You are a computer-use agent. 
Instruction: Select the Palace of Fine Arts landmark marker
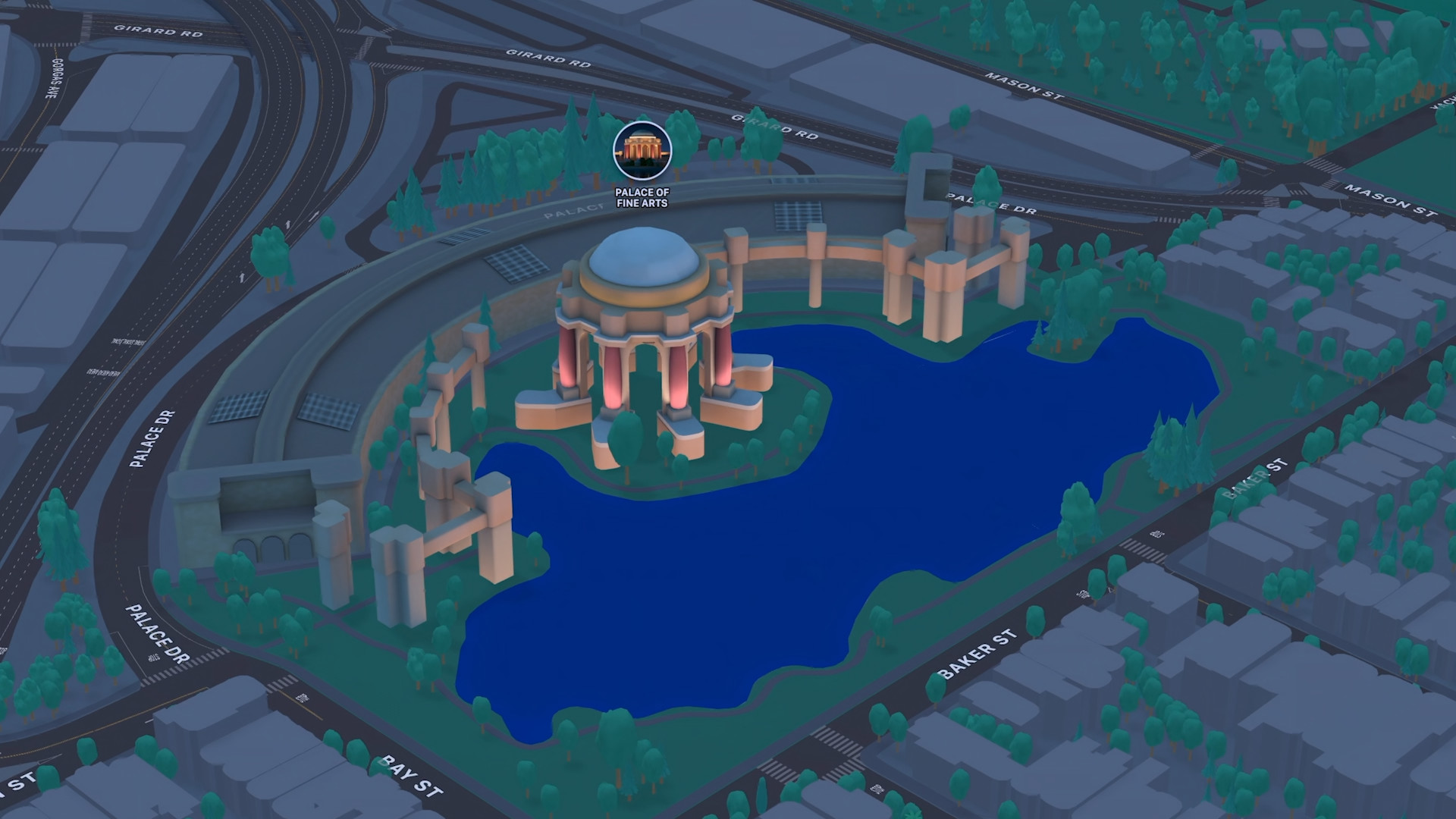pyautogui.click(x=642, y=150)
